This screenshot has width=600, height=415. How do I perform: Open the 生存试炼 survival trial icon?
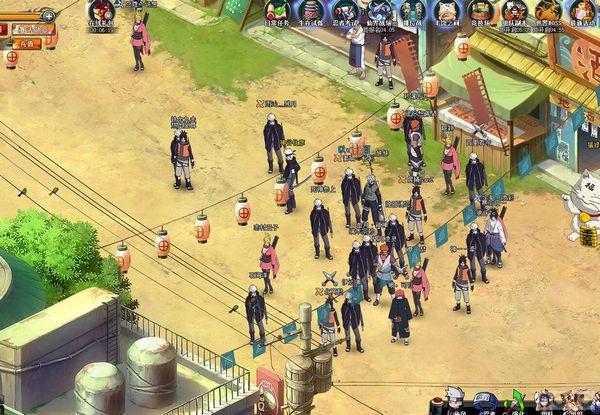pos(313,12)
